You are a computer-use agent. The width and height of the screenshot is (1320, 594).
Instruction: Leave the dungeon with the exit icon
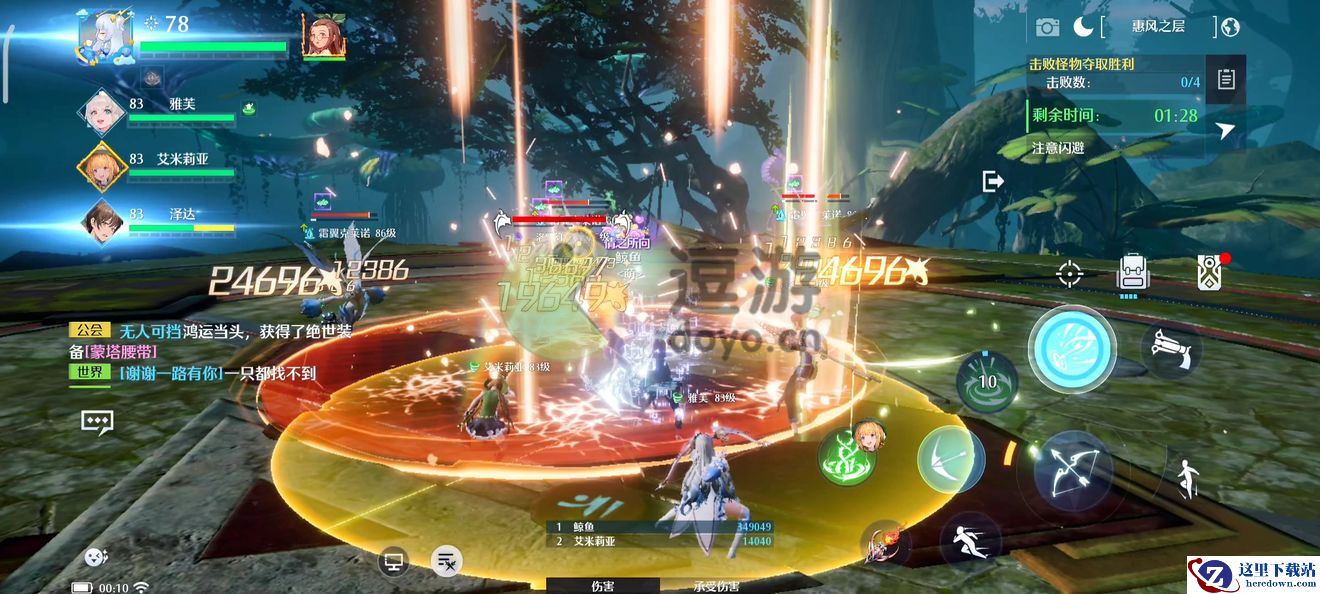[993, 181]
